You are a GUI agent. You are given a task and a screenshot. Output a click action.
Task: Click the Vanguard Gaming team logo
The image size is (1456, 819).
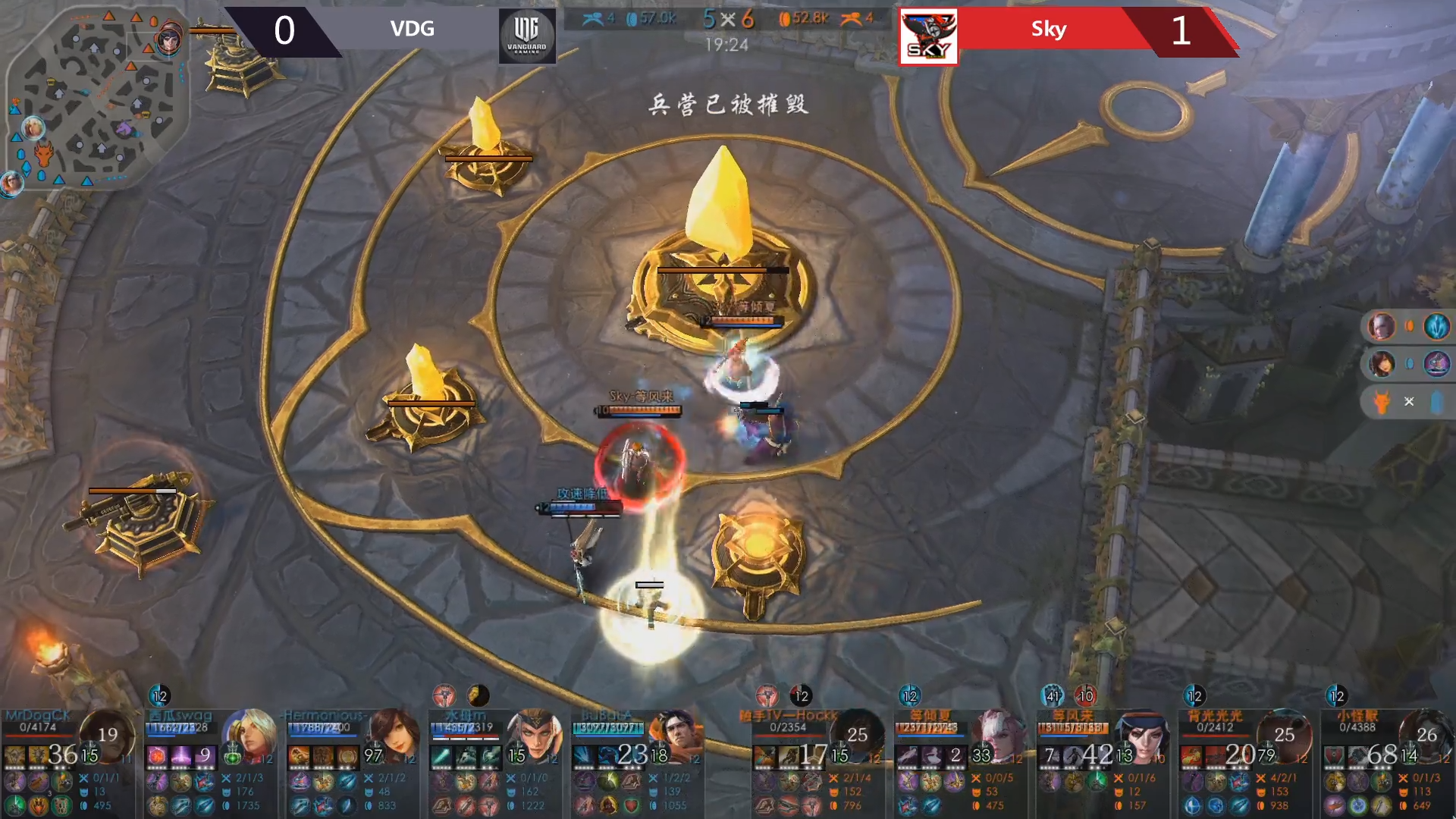(526, 34)
